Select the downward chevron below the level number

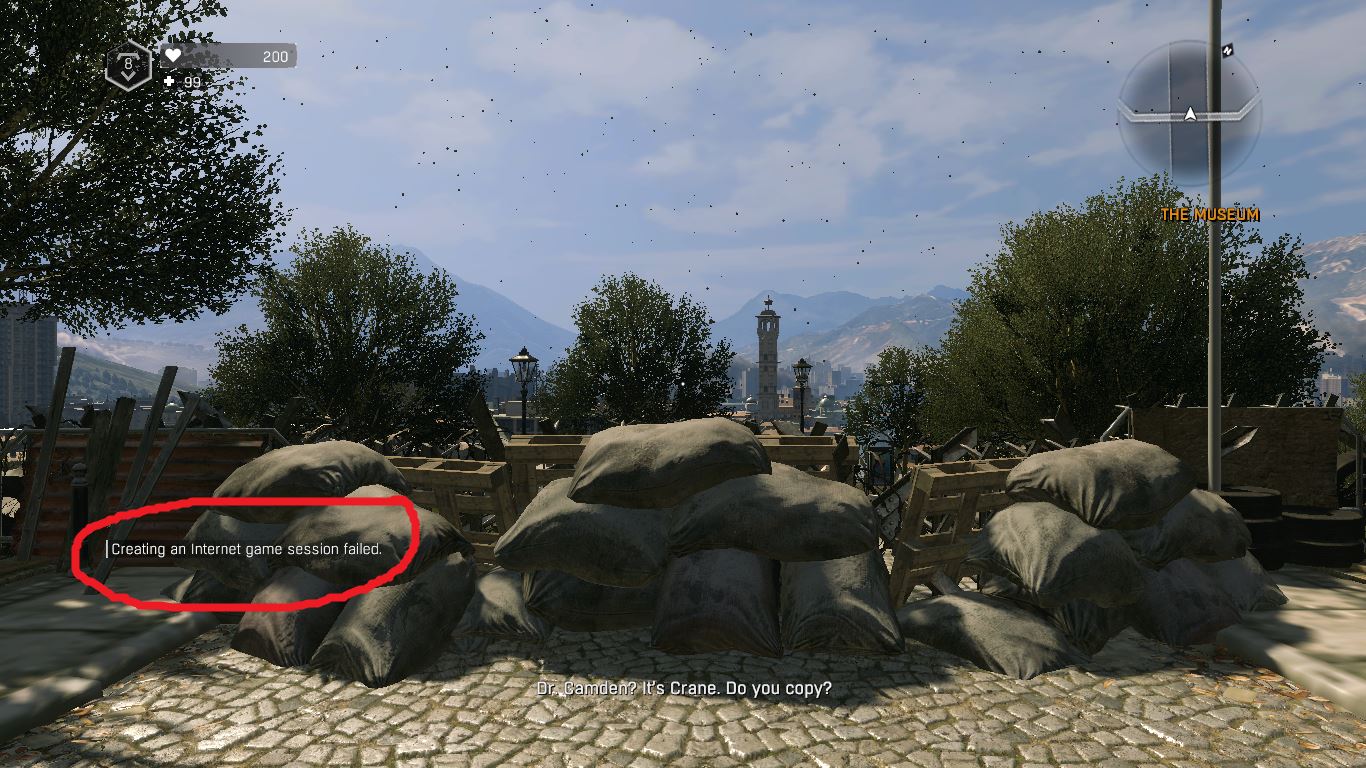click(126, 74)
